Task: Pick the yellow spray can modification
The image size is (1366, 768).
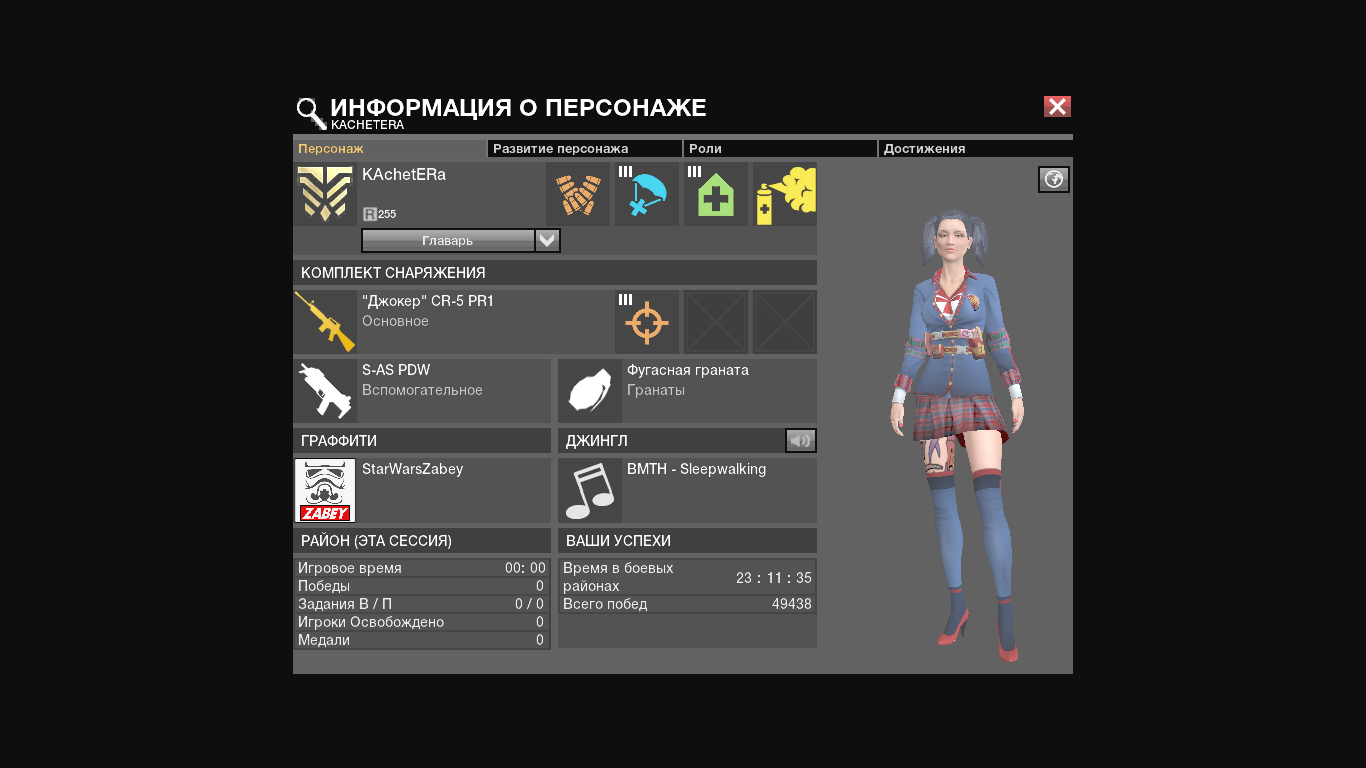Action: click(785, 194)
